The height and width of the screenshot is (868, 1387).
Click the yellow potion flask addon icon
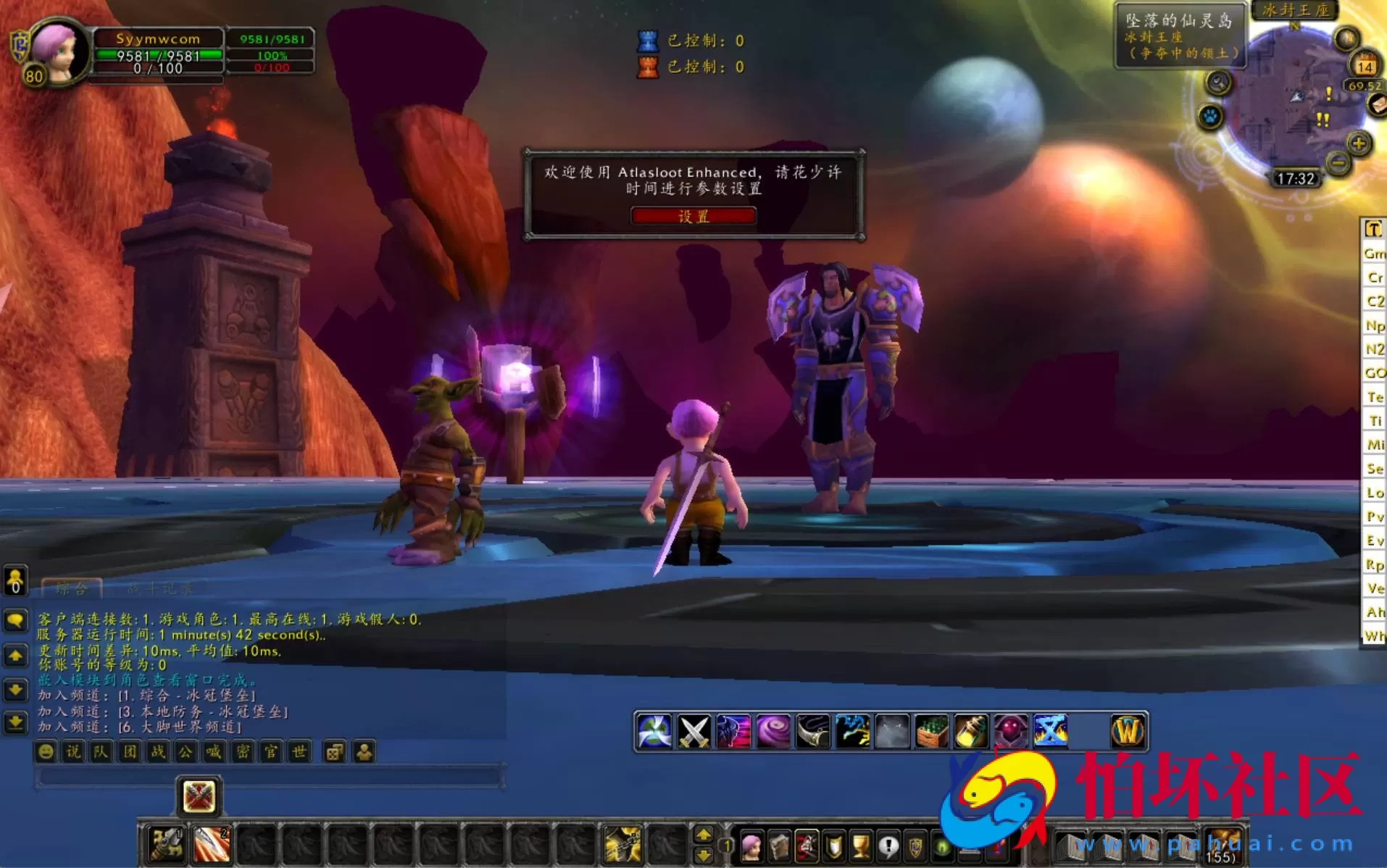coord(969,730)
